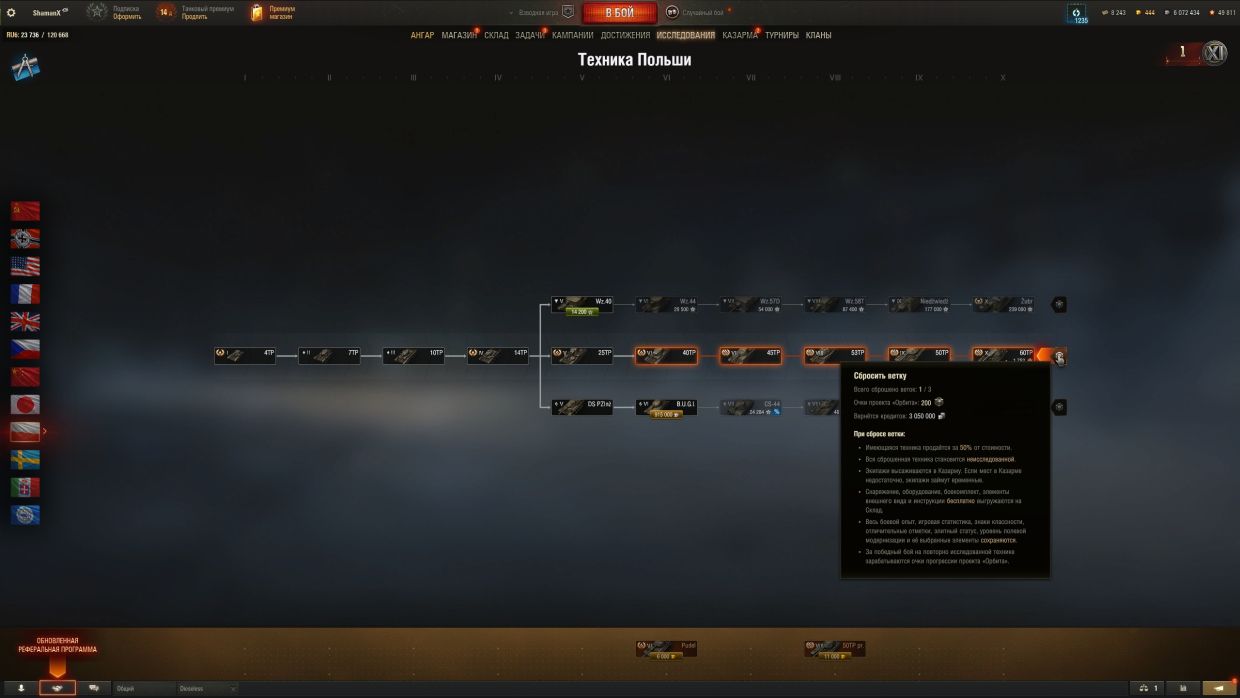
Task: Start a battle with the В БОЙ button
Action: (x=619, y=13)
